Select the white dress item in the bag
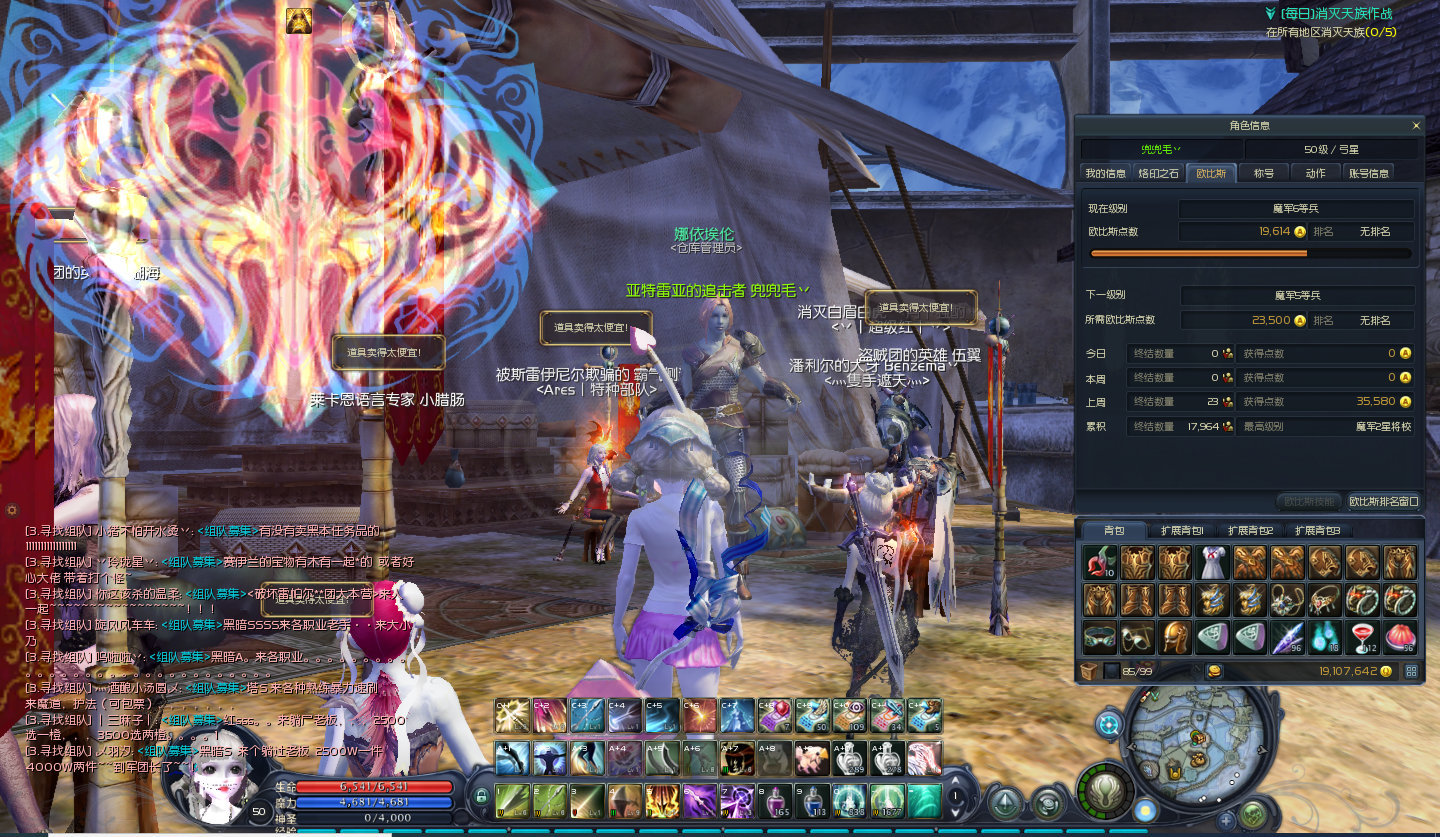The height and width of the screenshot is (837, 1440). click(x=1213, y=563)
